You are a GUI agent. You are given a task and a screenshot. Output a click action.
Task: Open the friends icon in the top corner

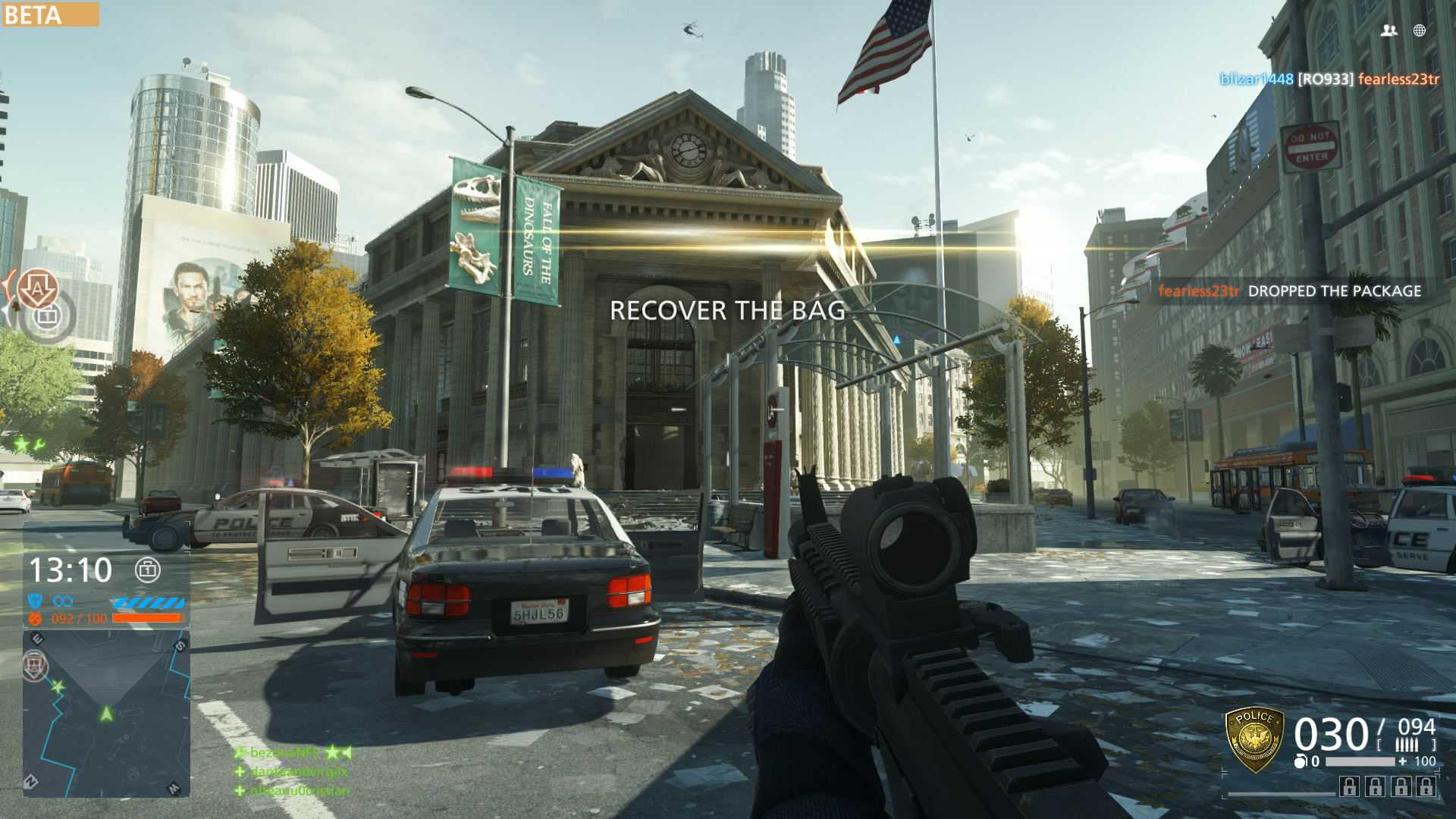[x=1389, y=30]
